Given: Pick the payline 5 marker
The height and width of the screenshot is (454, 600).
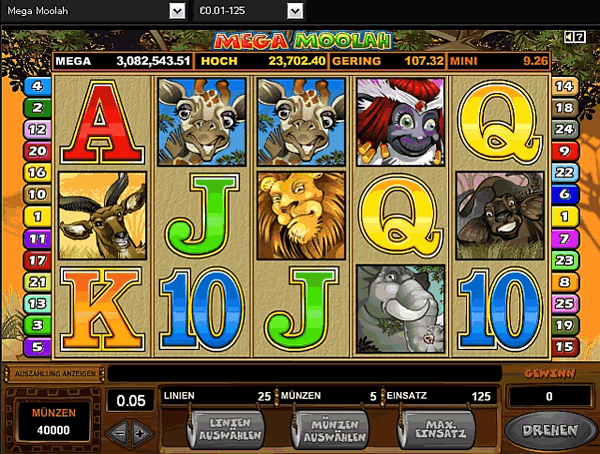Looking at the screenshot, I should [38, 347].
